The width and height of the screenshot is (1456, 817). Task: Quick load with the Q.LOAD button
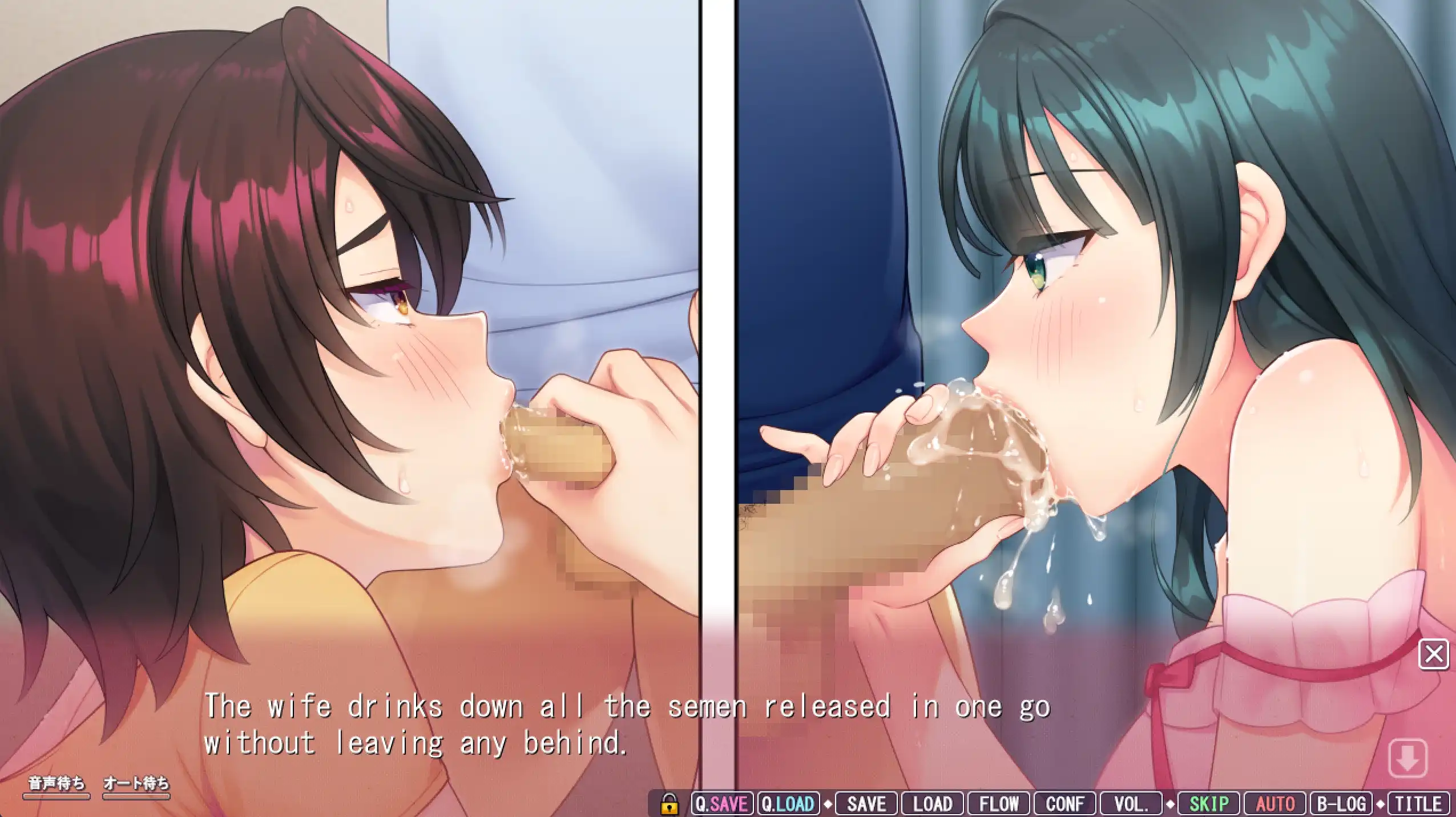click(788, 804)
